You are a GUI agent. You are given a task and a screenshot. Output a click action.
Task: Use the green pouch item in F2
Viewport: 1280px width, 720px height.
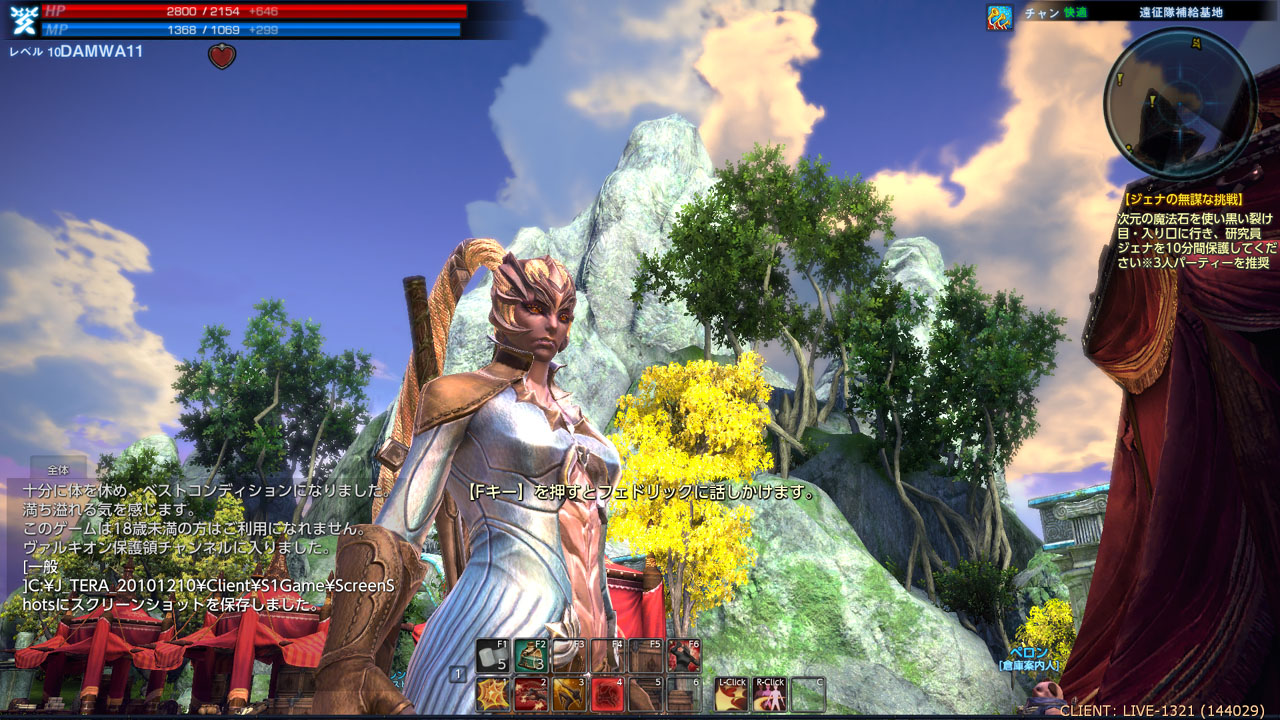pos(531,656)
